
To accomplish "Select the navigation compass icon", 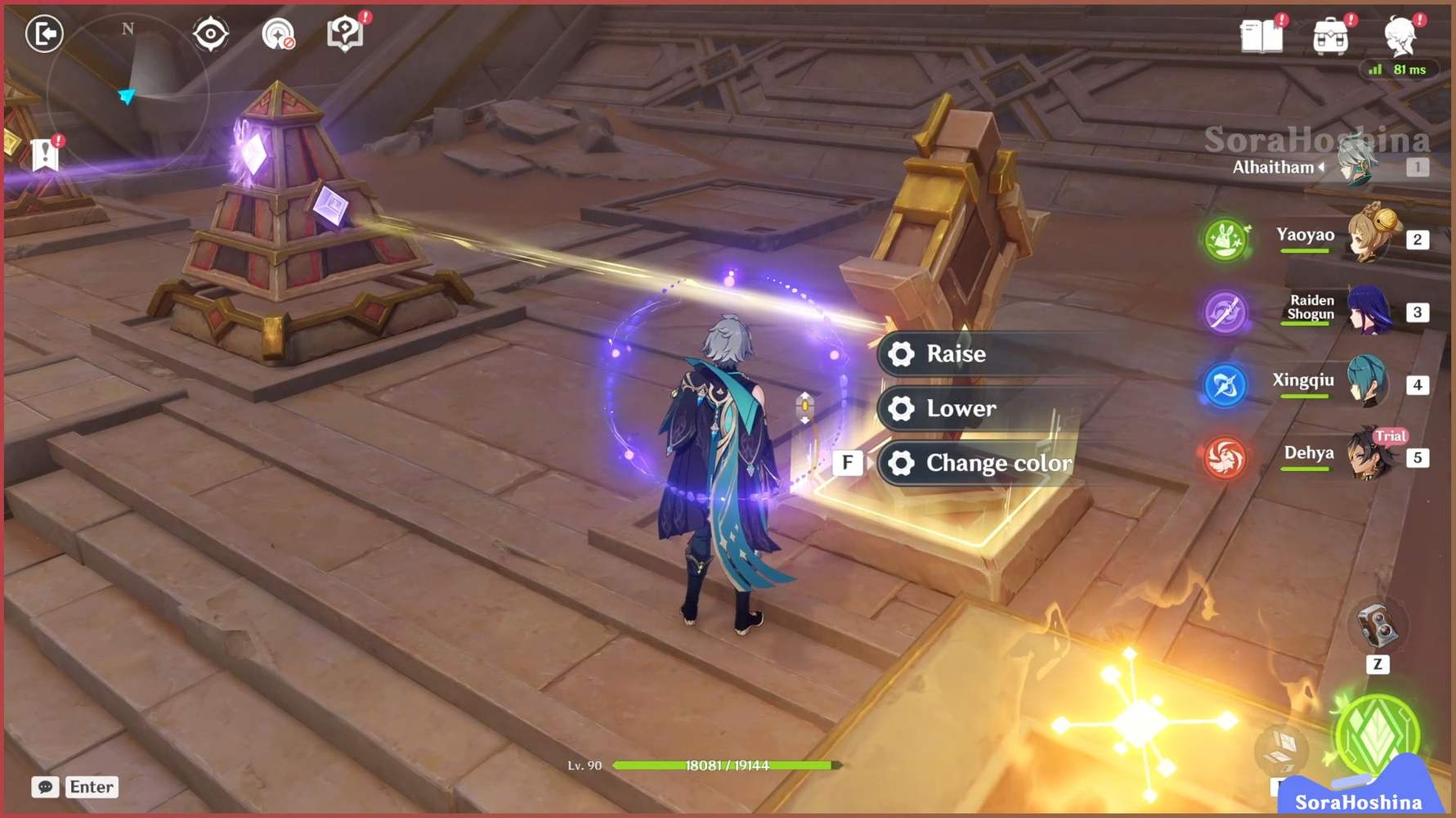I will pos(210,34).
